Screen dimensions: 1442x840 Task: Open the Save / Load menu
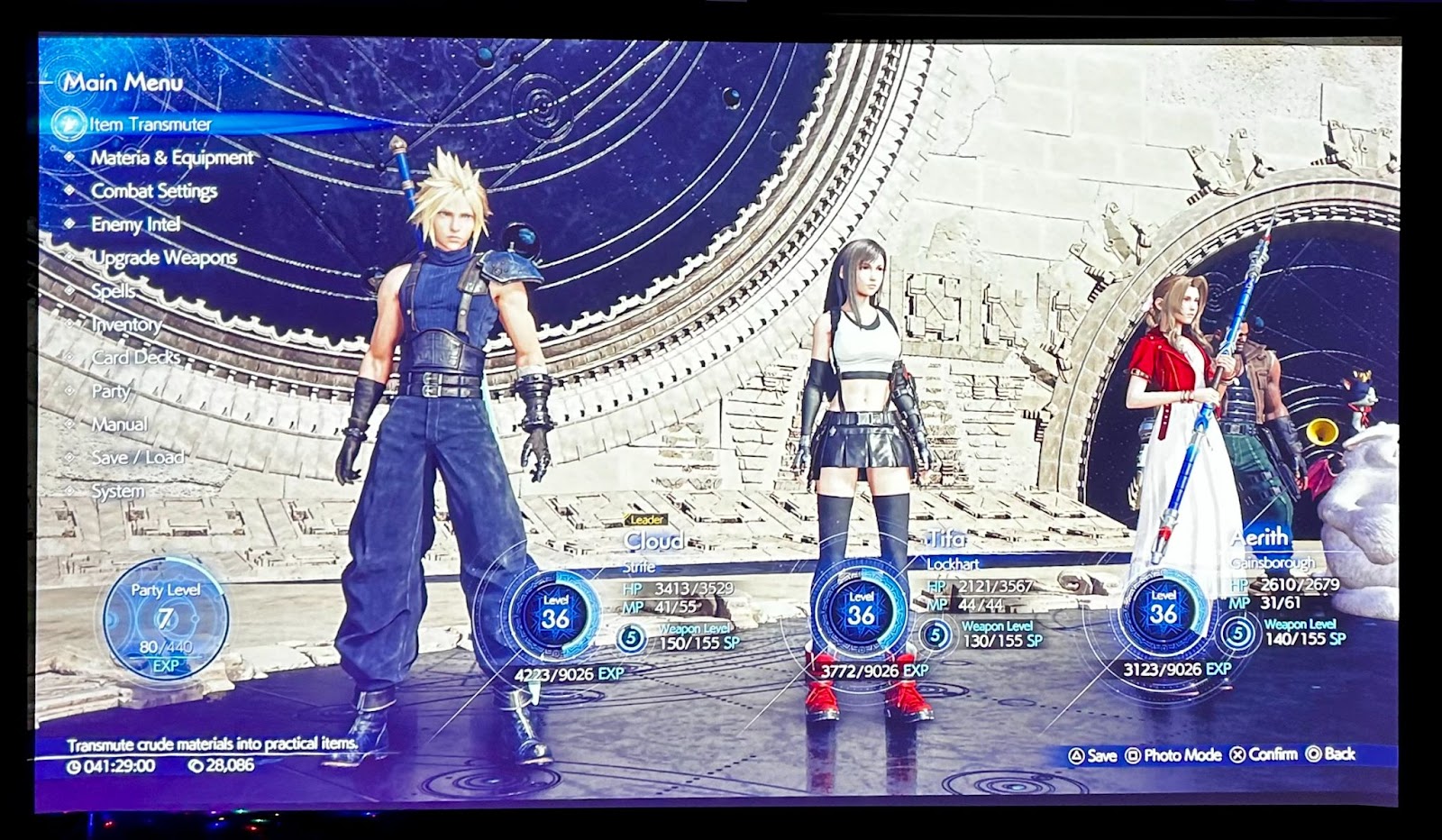pyautogui.click(x=137, y=458)
